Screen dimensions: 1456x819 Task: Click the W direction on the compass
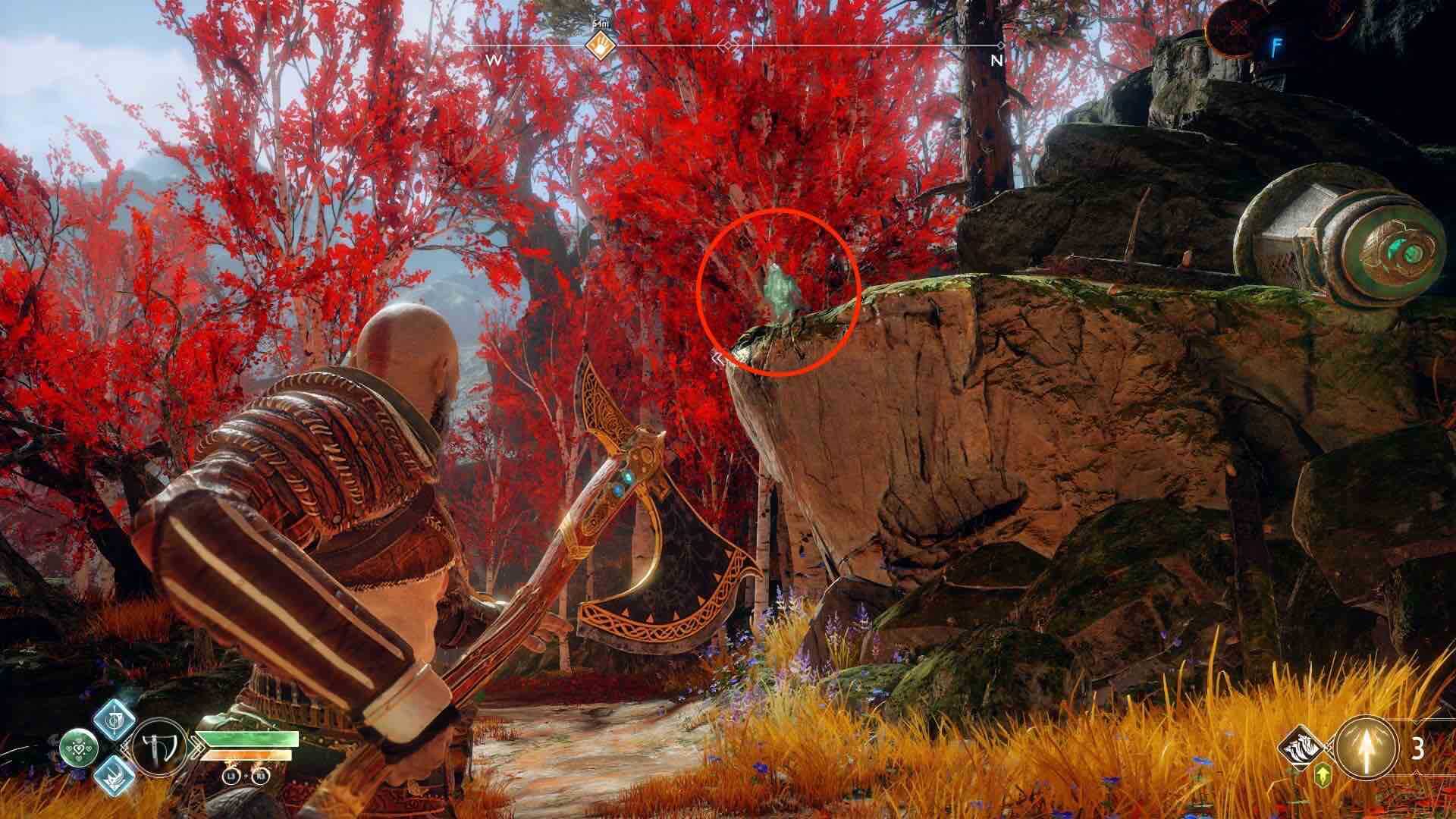[494, 61]
